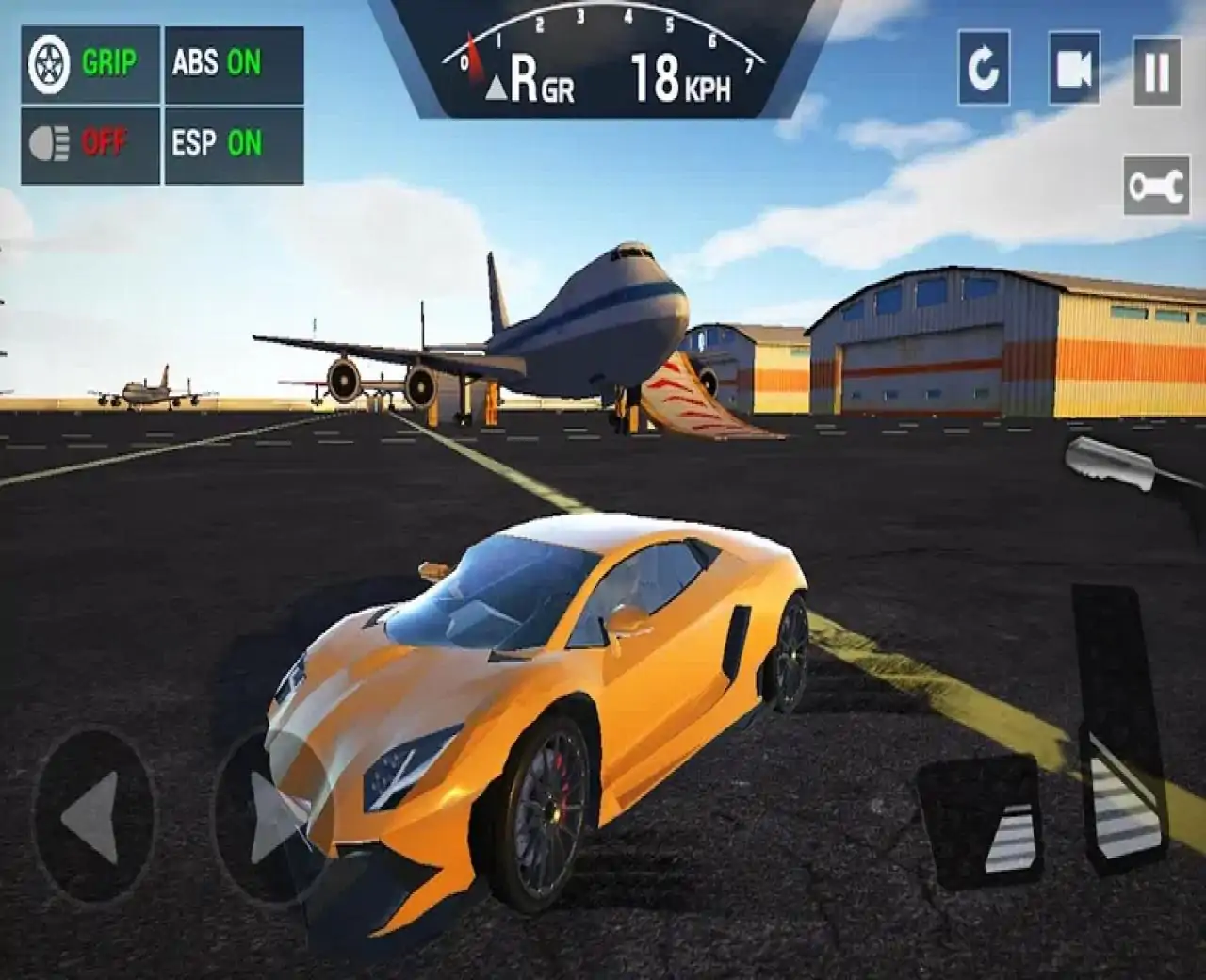Steer left with the left arrow button

coord(93,816)
